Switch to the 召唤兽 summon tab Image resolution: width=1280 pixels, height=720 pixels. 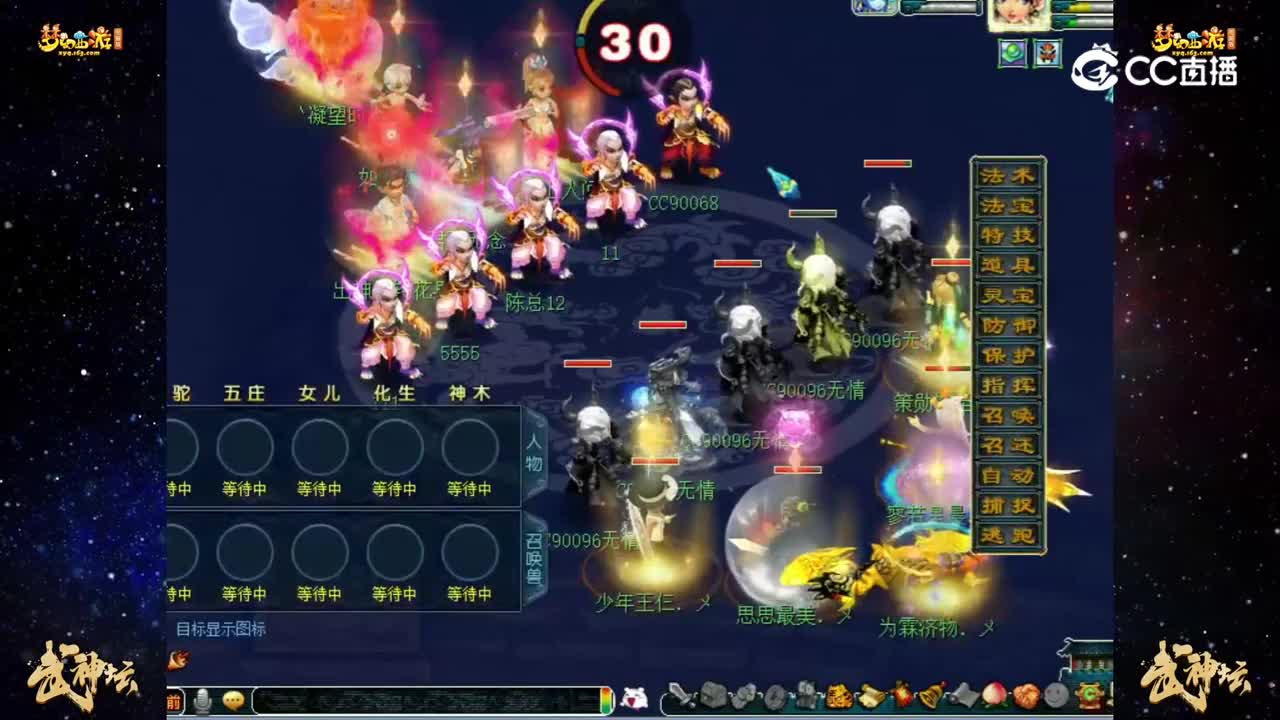pyautogui.click(x=535, y=557)
